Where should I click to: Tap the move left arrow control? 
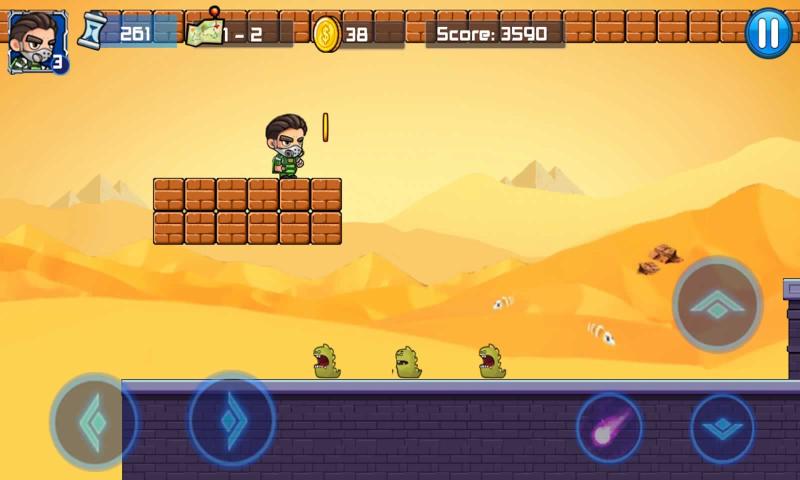tap(93, 422)
